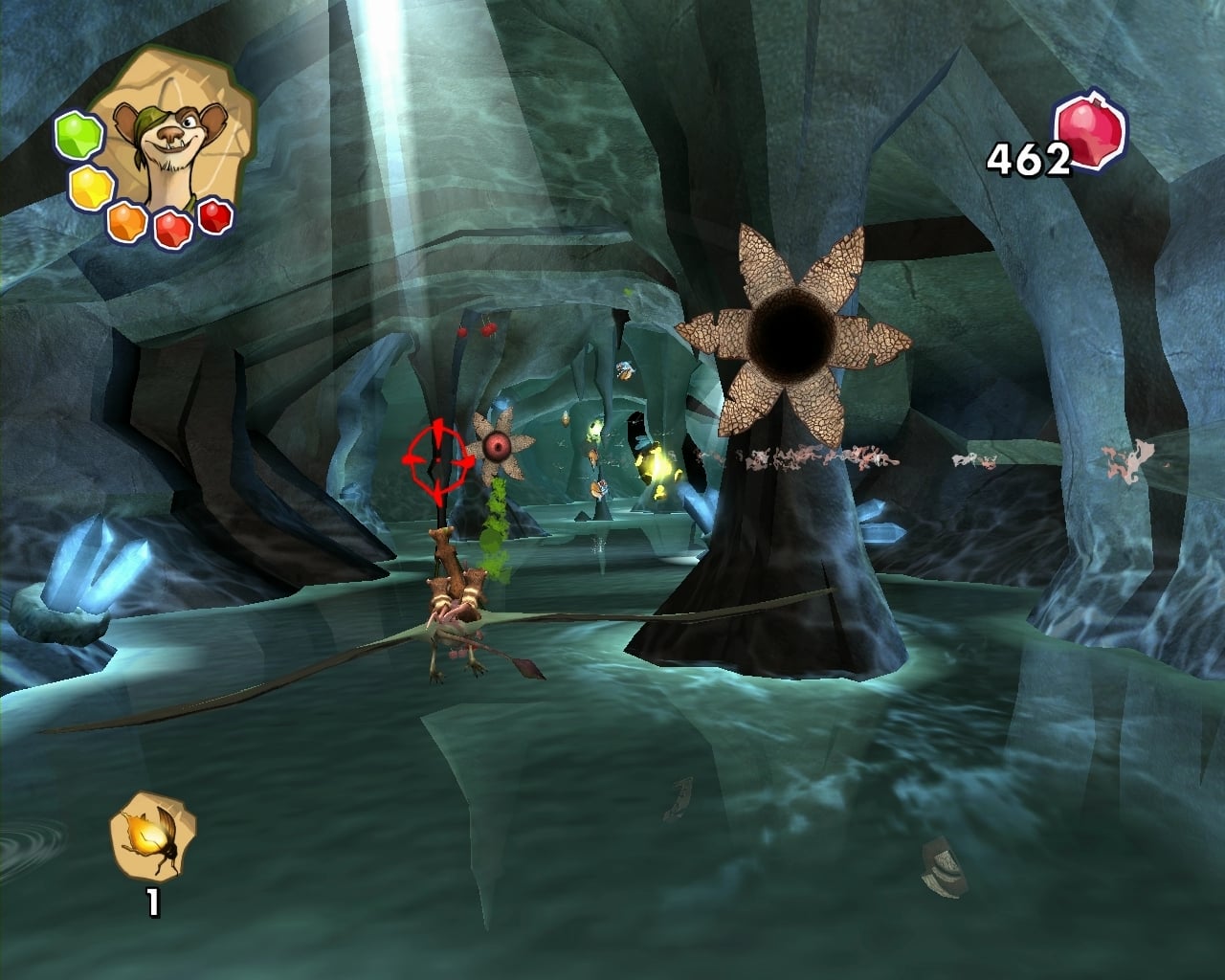1225x980 pixels.
Task: Select the glowing beetle item icon
Action: coord(153,834)
